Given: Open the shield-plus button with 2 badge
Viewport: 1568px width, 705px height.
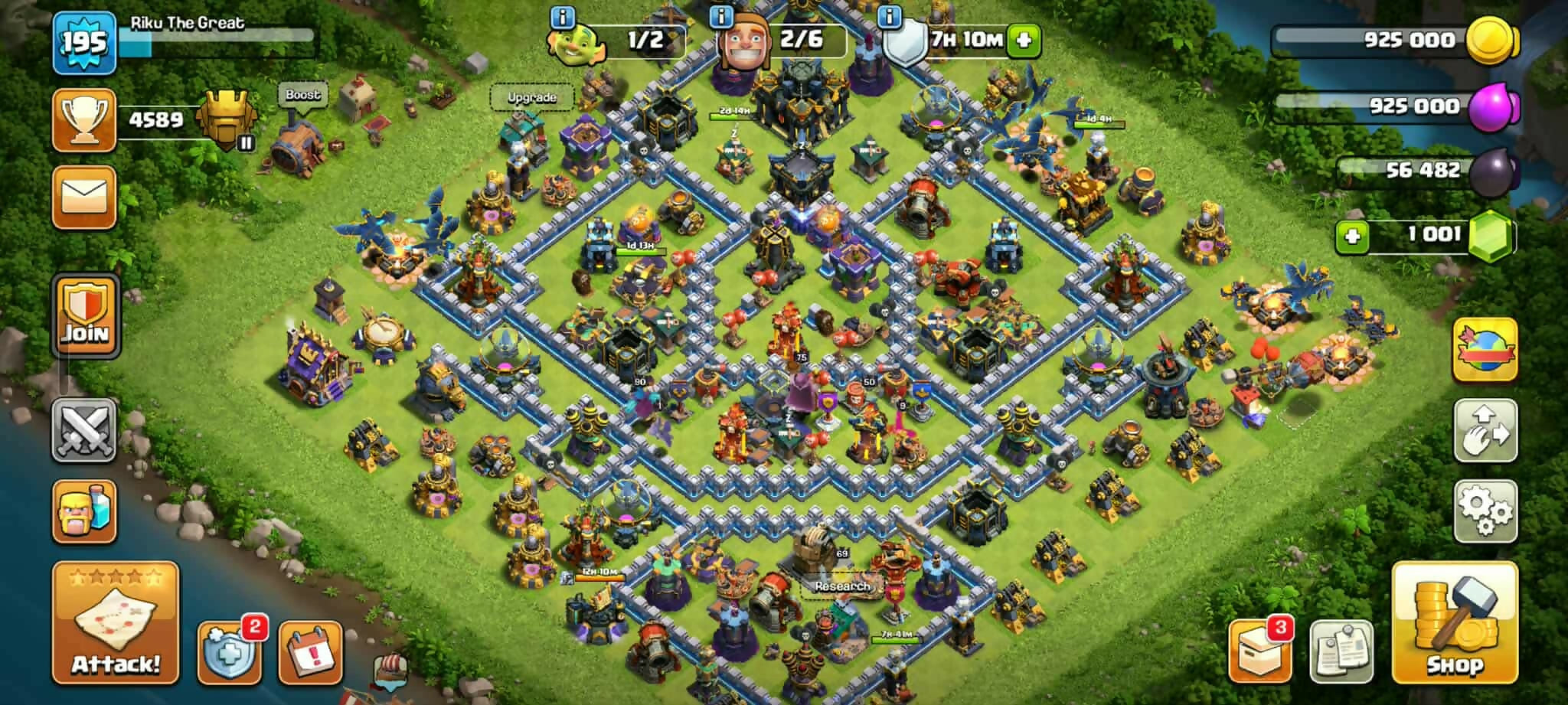Looking at the screenshot, I should point(228,653).
